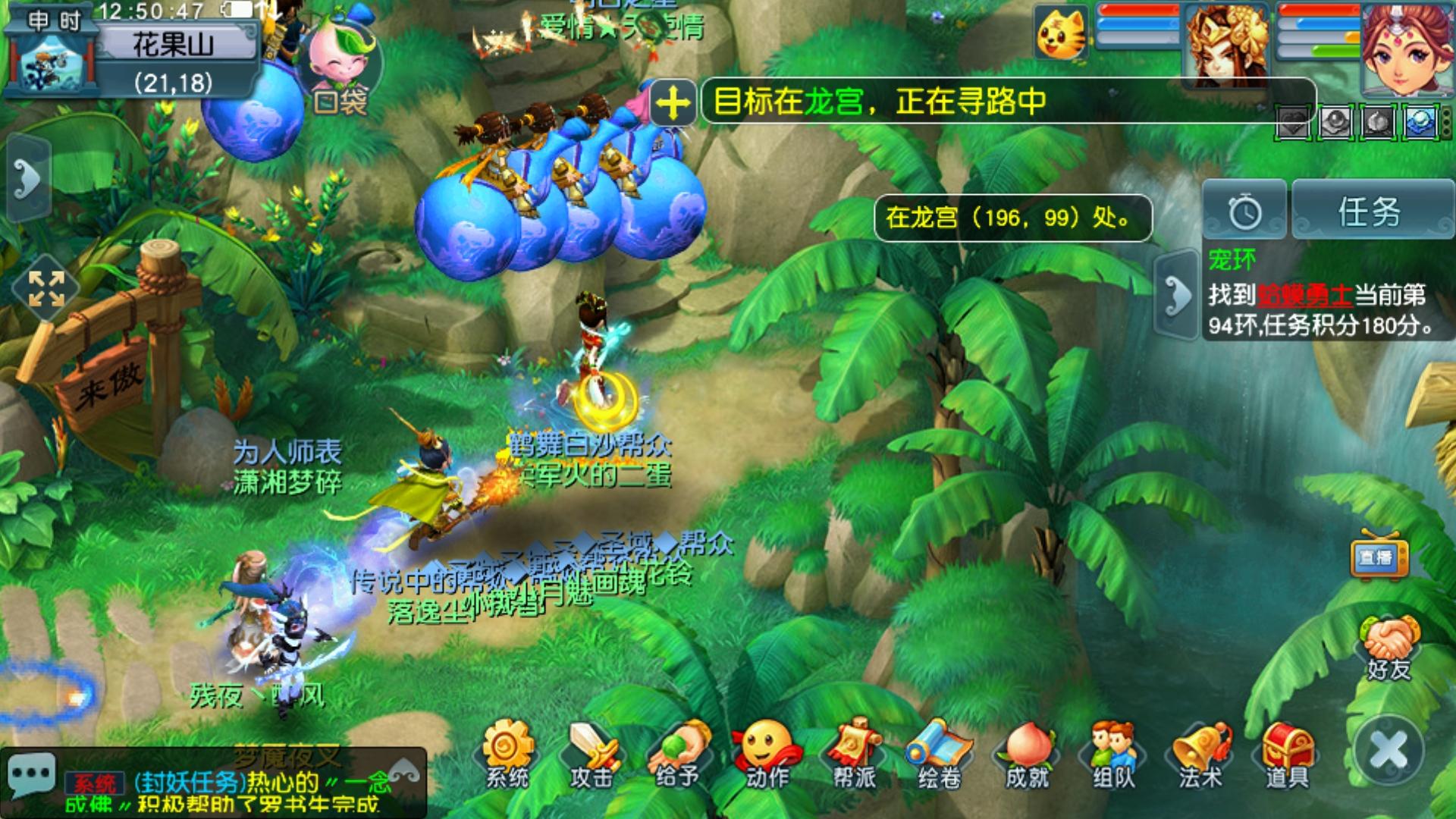The image size is (1456, 819).
Task: Open the 好友 friends list
Action: (x=1389, y=648)
